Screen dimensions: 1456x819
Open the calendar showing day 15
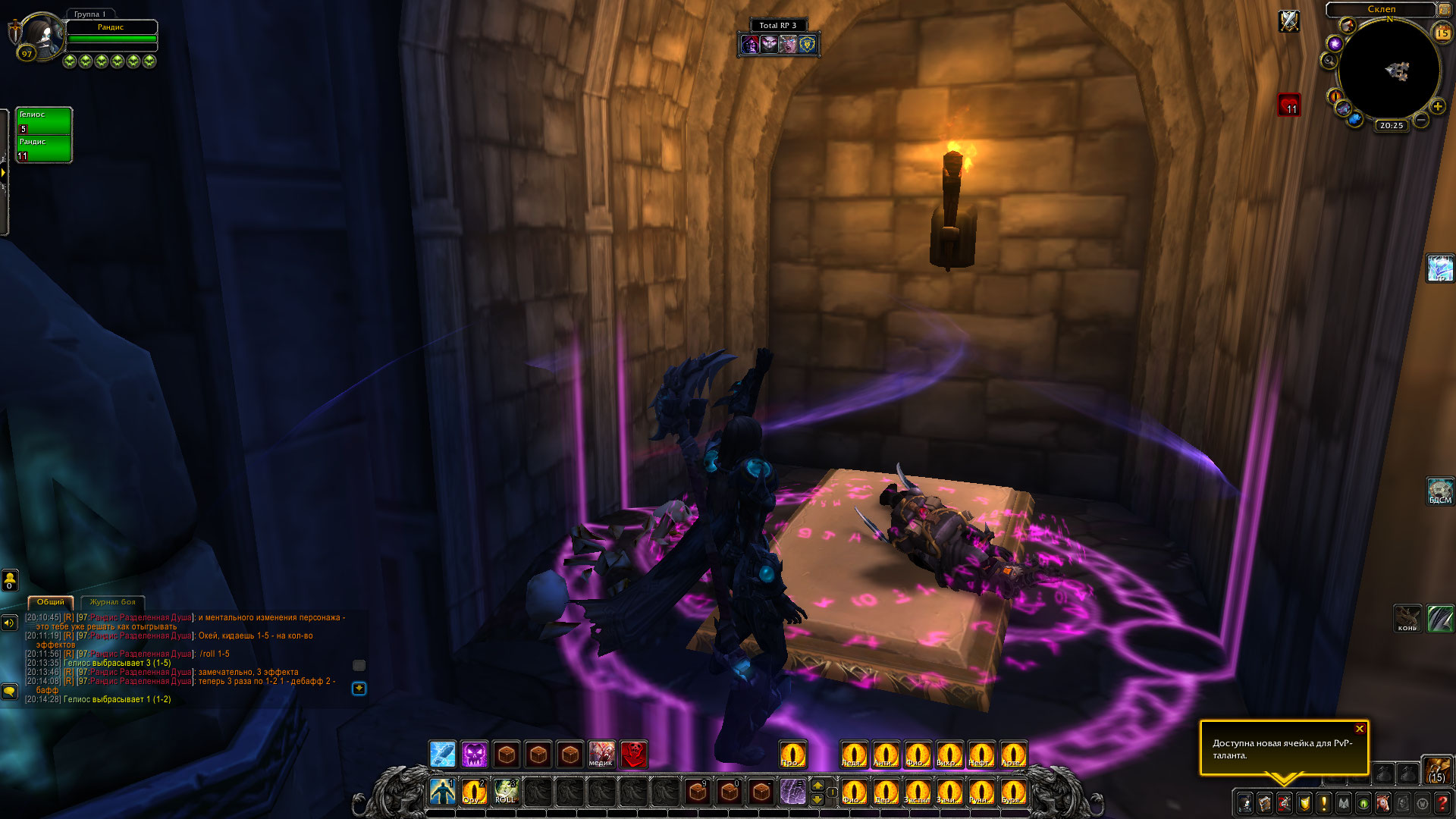tap(1442, 33)
